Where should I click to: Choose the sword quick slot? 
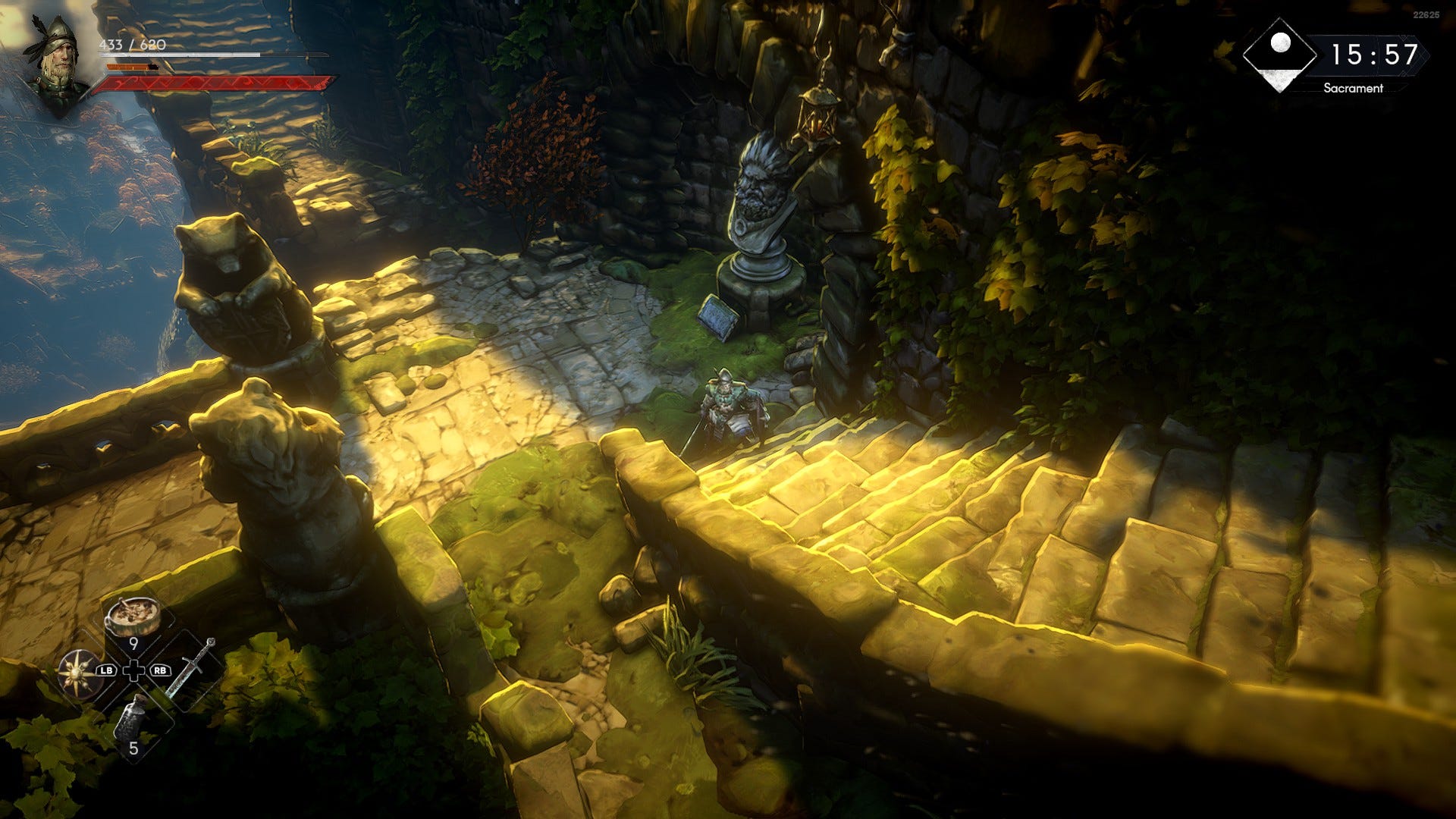(x=191, y=667)
